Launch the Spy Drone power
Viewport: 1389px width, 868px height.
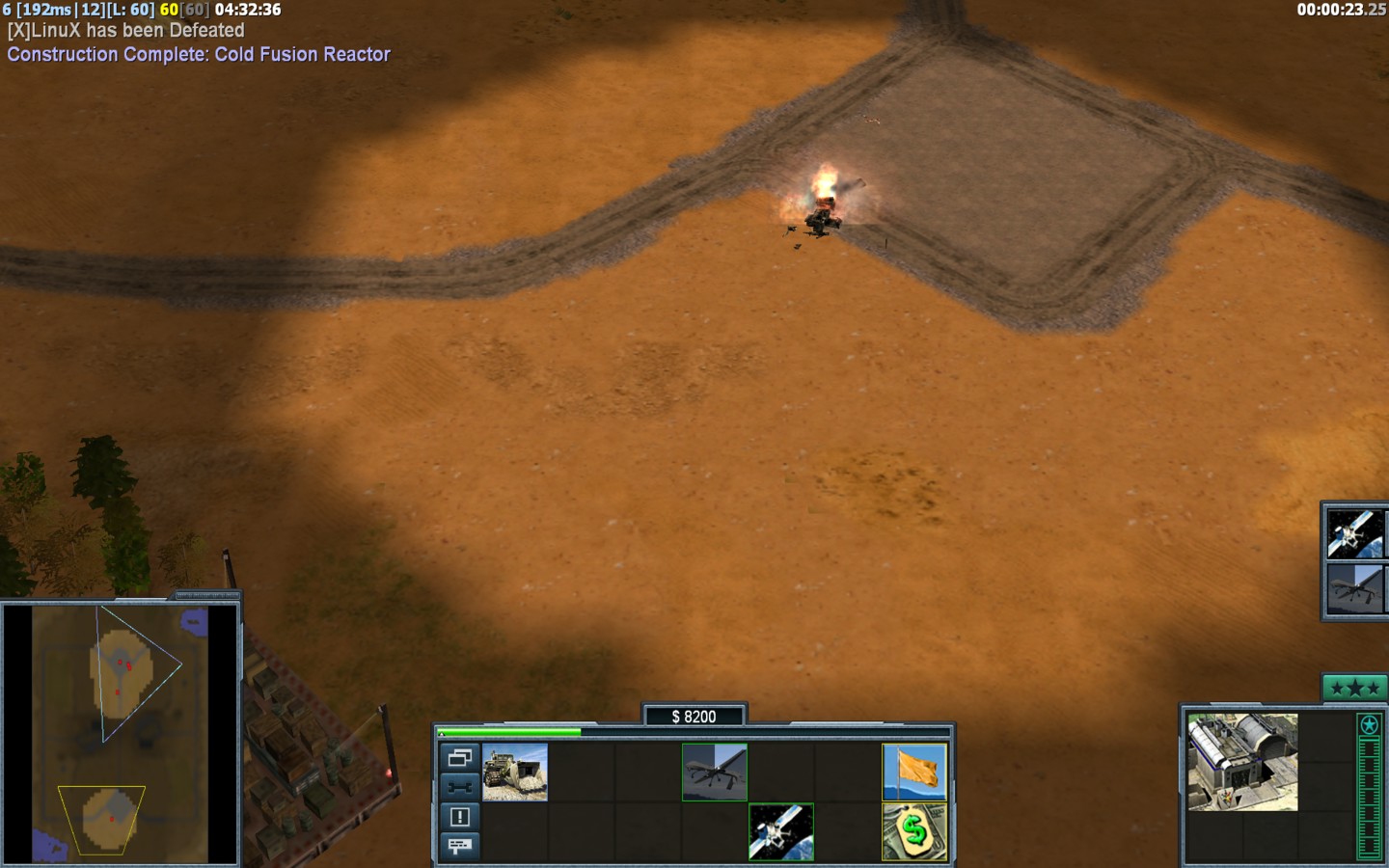[x=715, y=772]
